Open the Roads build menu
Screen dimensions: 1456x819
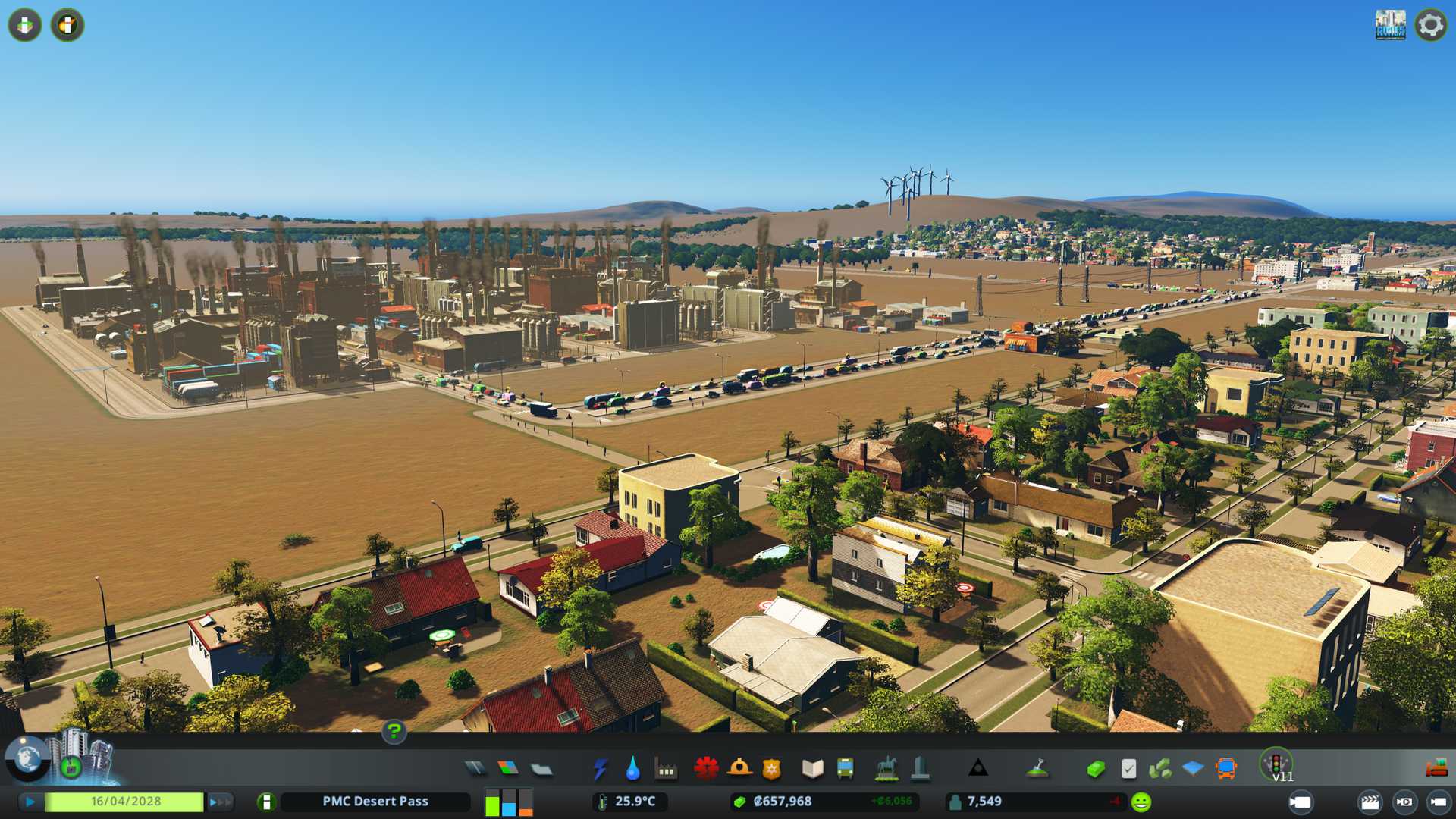click(x=475, y=769)
